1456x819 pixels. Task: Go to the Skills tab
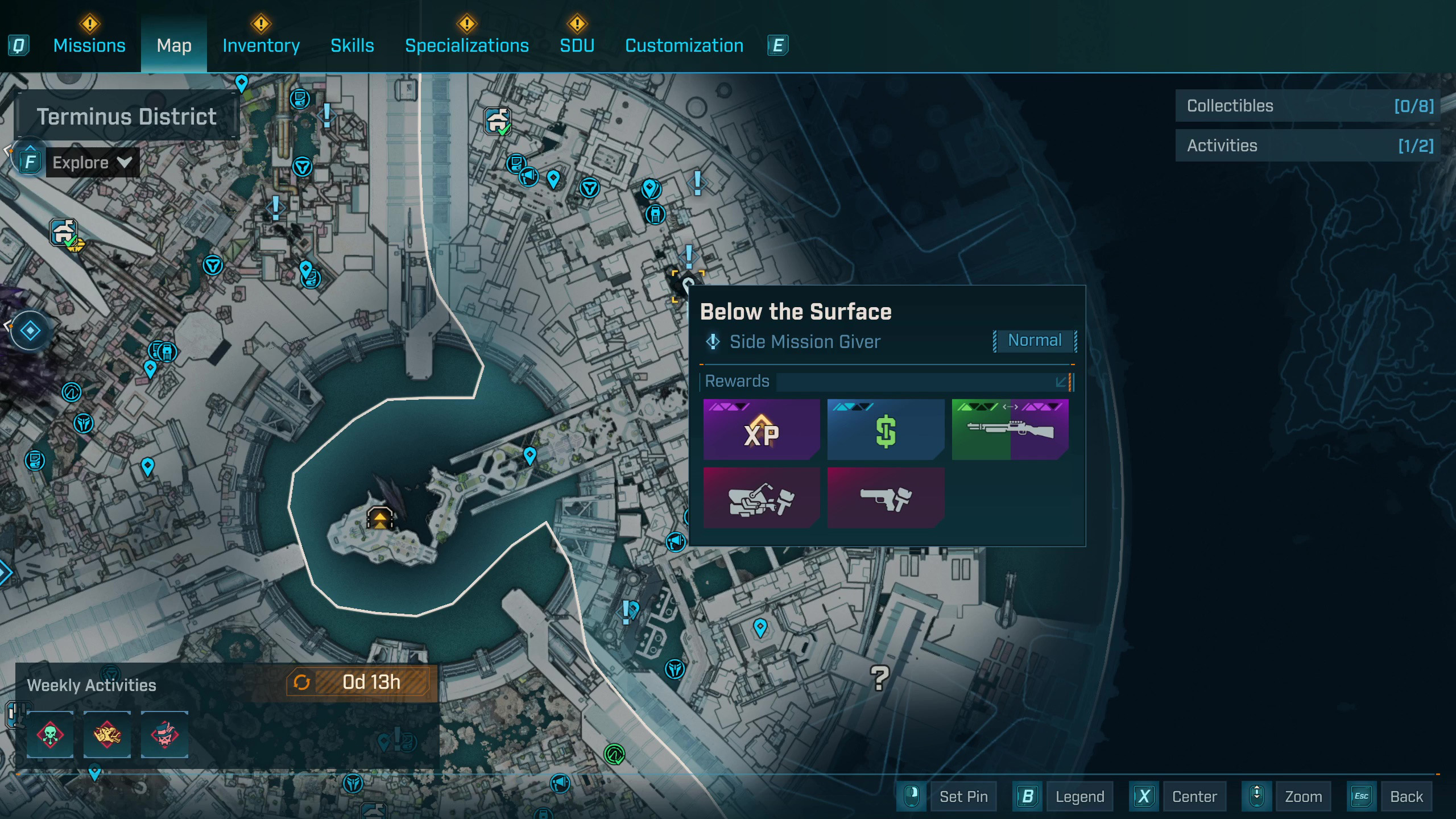pos(352,45)
